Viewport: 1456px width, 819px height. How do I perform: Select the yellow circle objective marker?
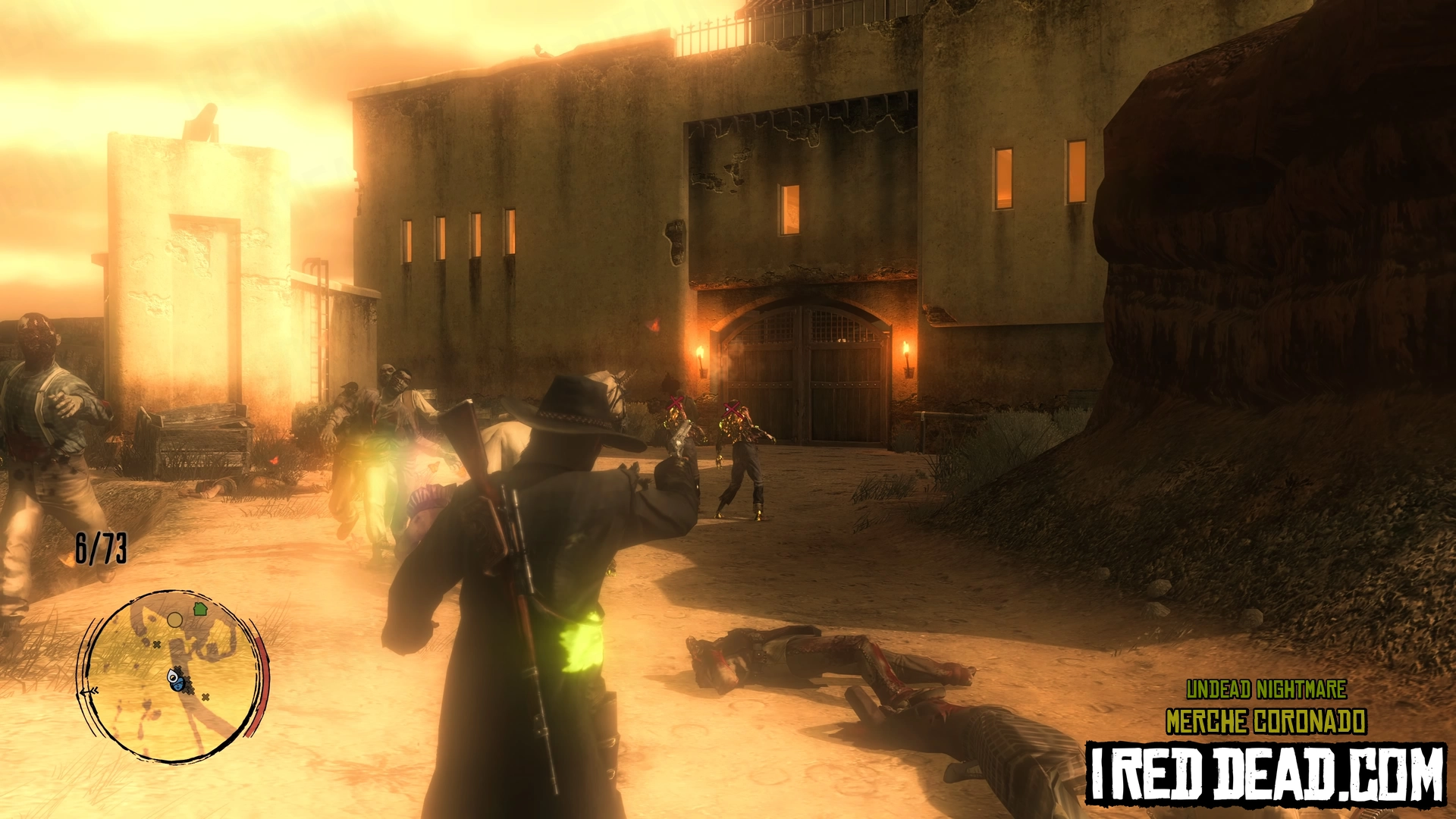tap(174, 620)
